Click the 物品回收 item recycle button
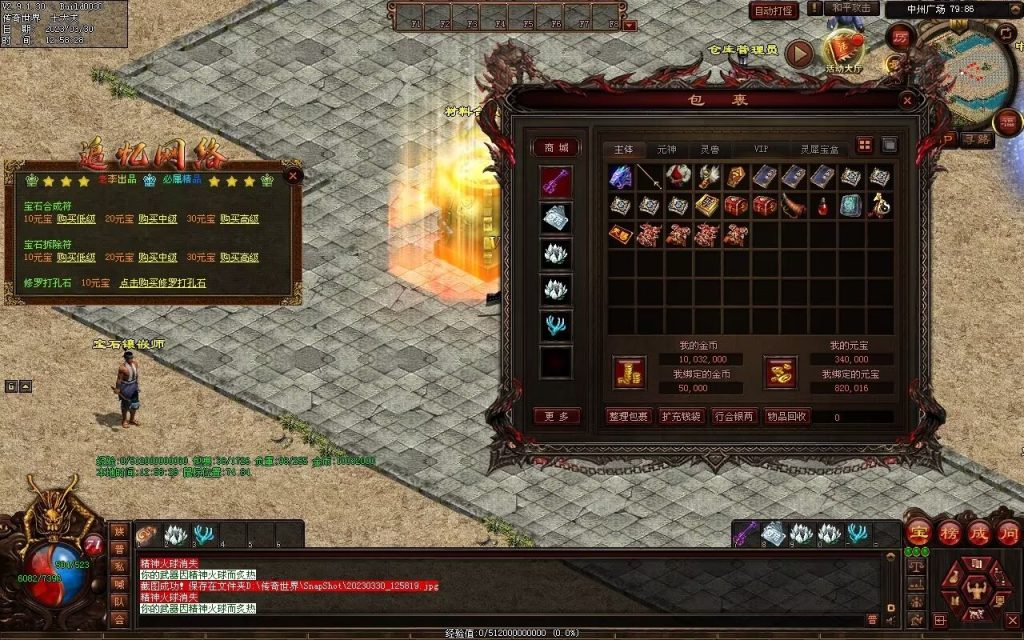The height and width of the screenshot is (640, 1024). 787,416
